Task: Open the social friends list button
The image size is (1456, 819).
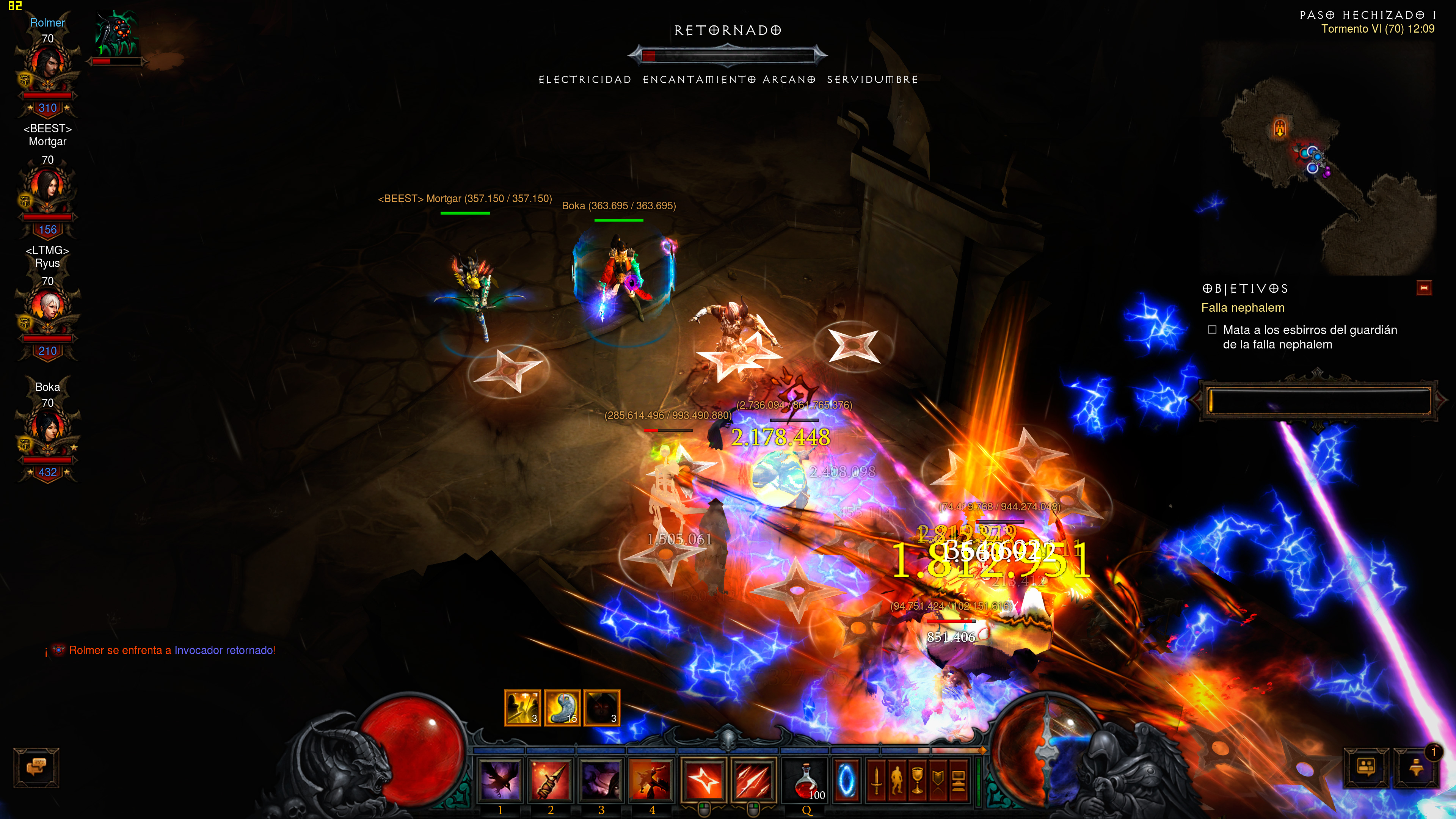Action: [x=1365, y=767]
